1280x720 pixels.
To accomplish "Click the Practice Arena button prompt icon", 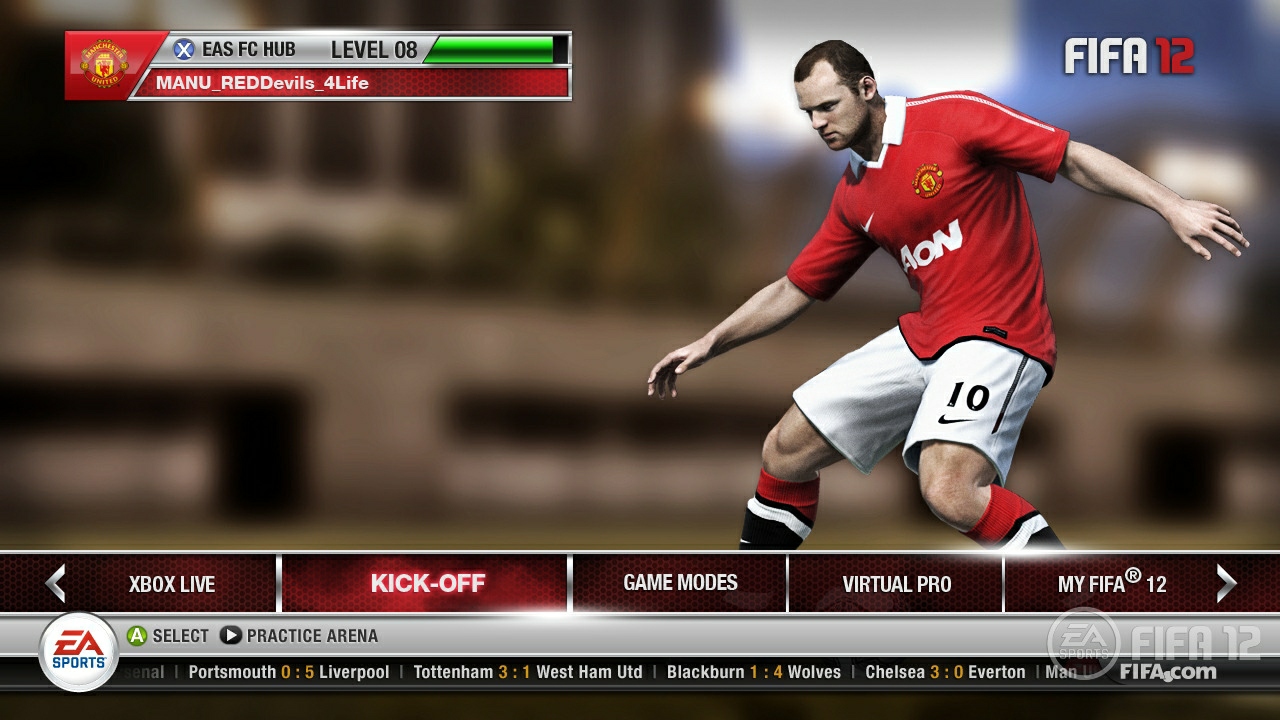I will 232,635.
